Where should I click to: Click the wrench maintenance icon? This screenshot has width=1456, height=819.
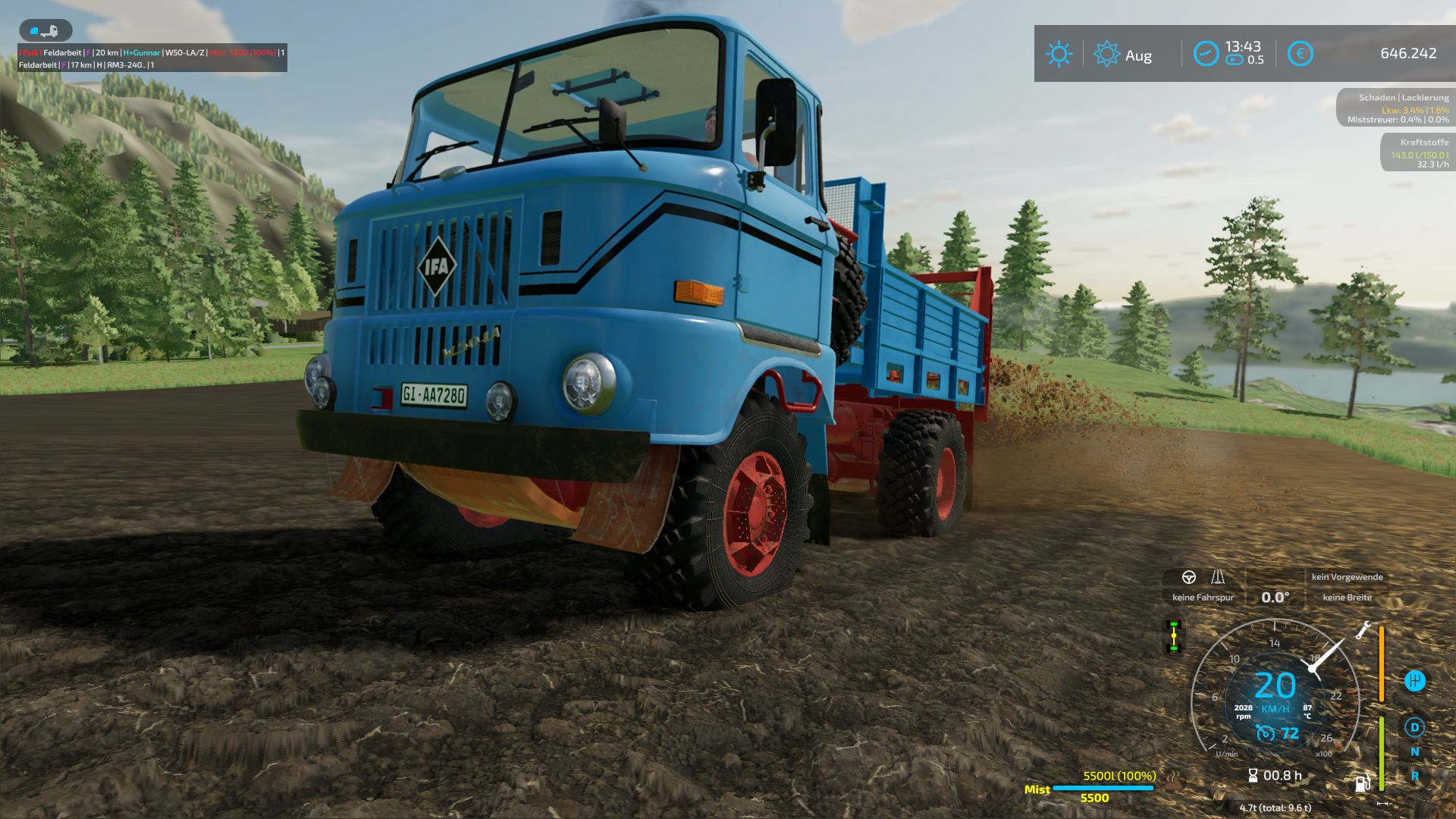pyautogui.click(x=1363, y=630)
